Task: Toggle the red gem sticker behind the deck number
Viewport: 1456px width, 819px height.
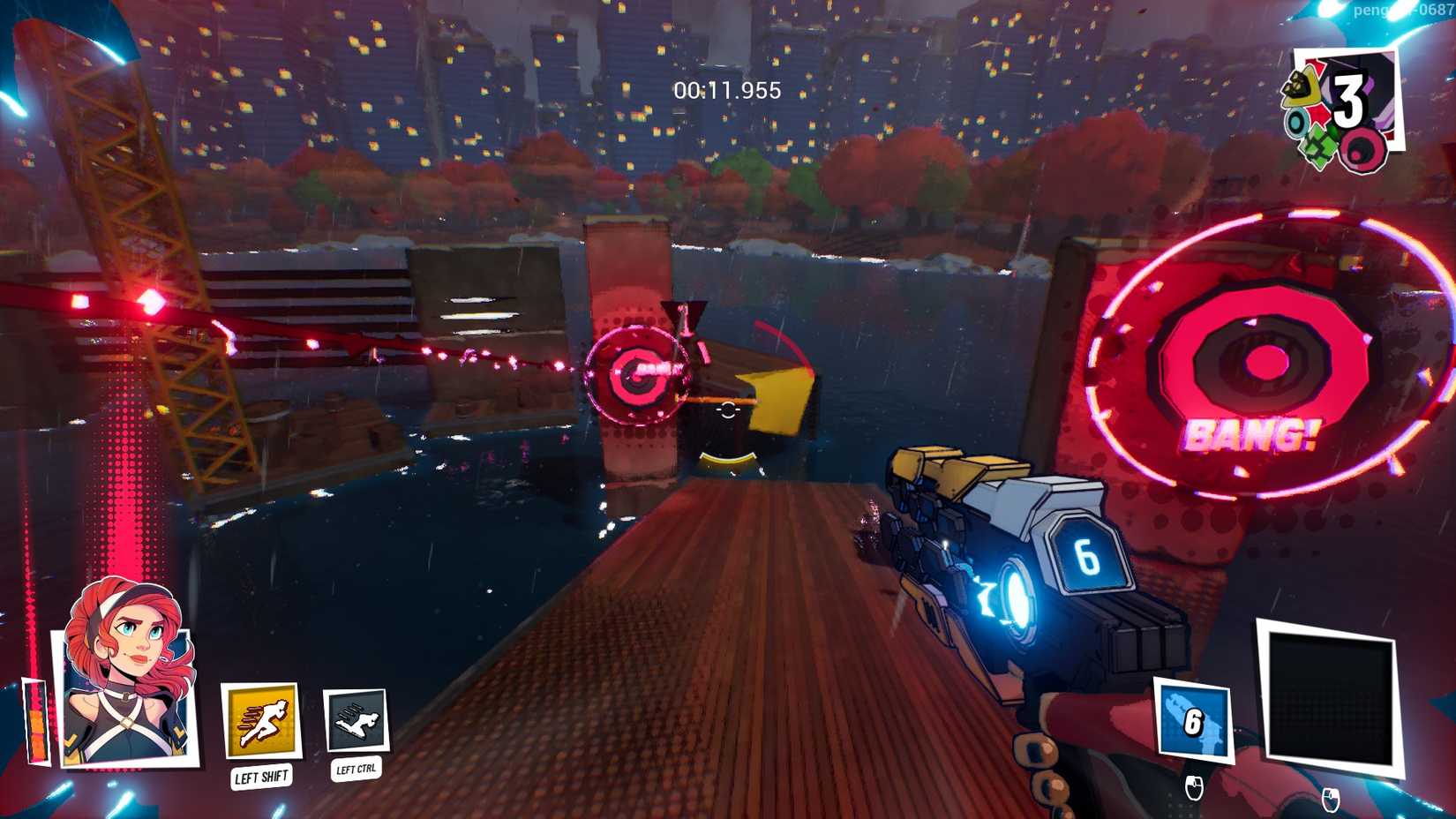Action: pos(1317,115)
